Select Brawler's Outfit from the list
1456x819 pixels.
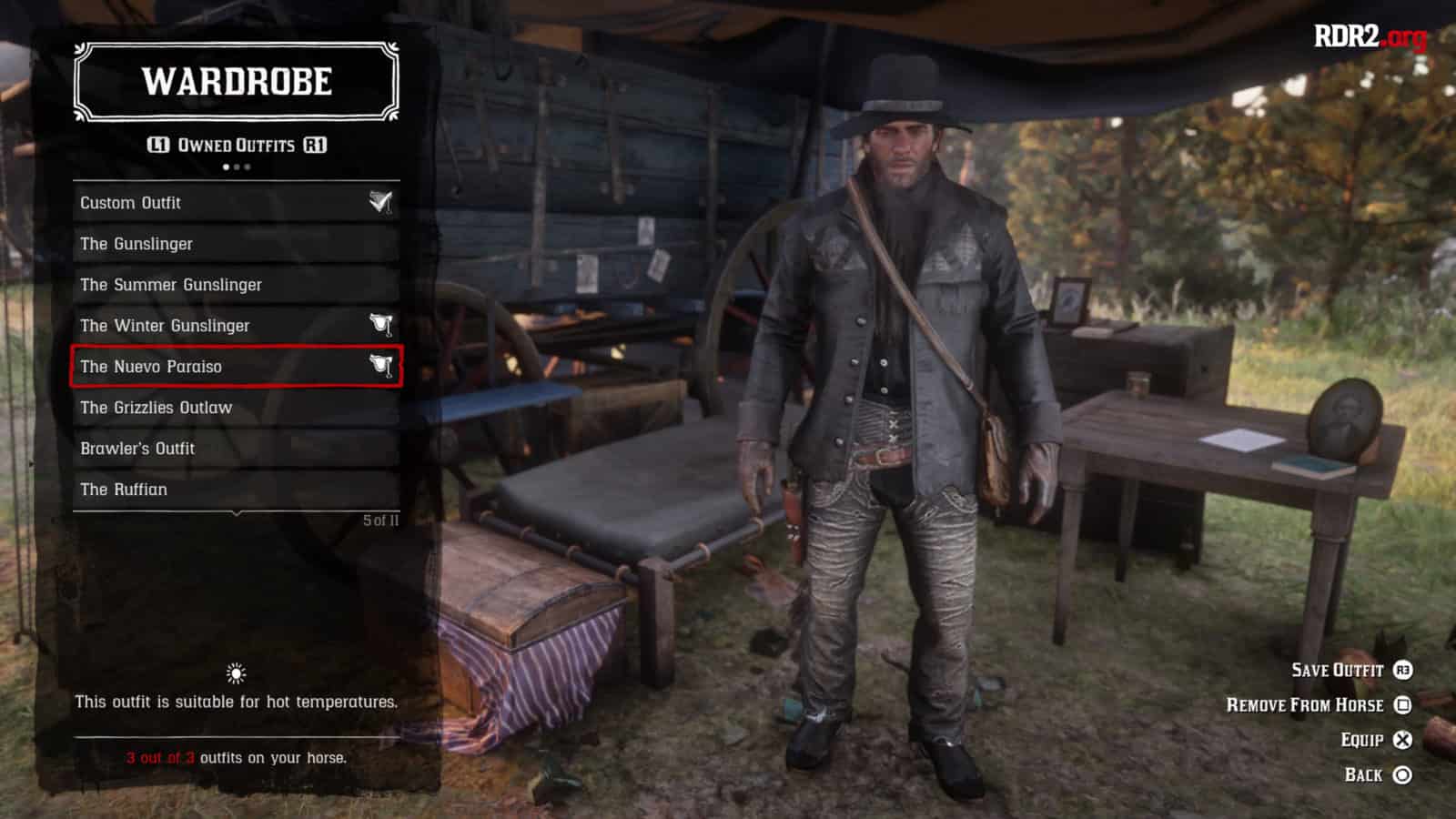pos(136,448)
